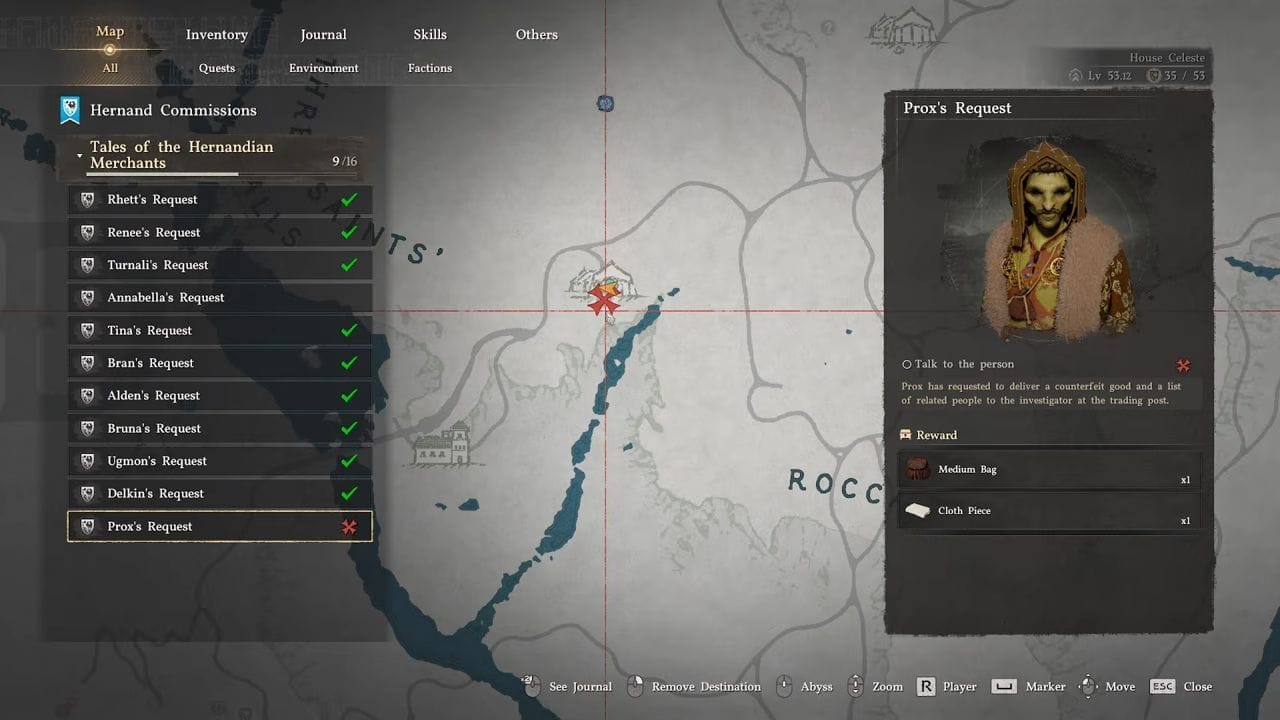
Task: Click the Cloth Piece reward item
Action: pos(1049,511)
